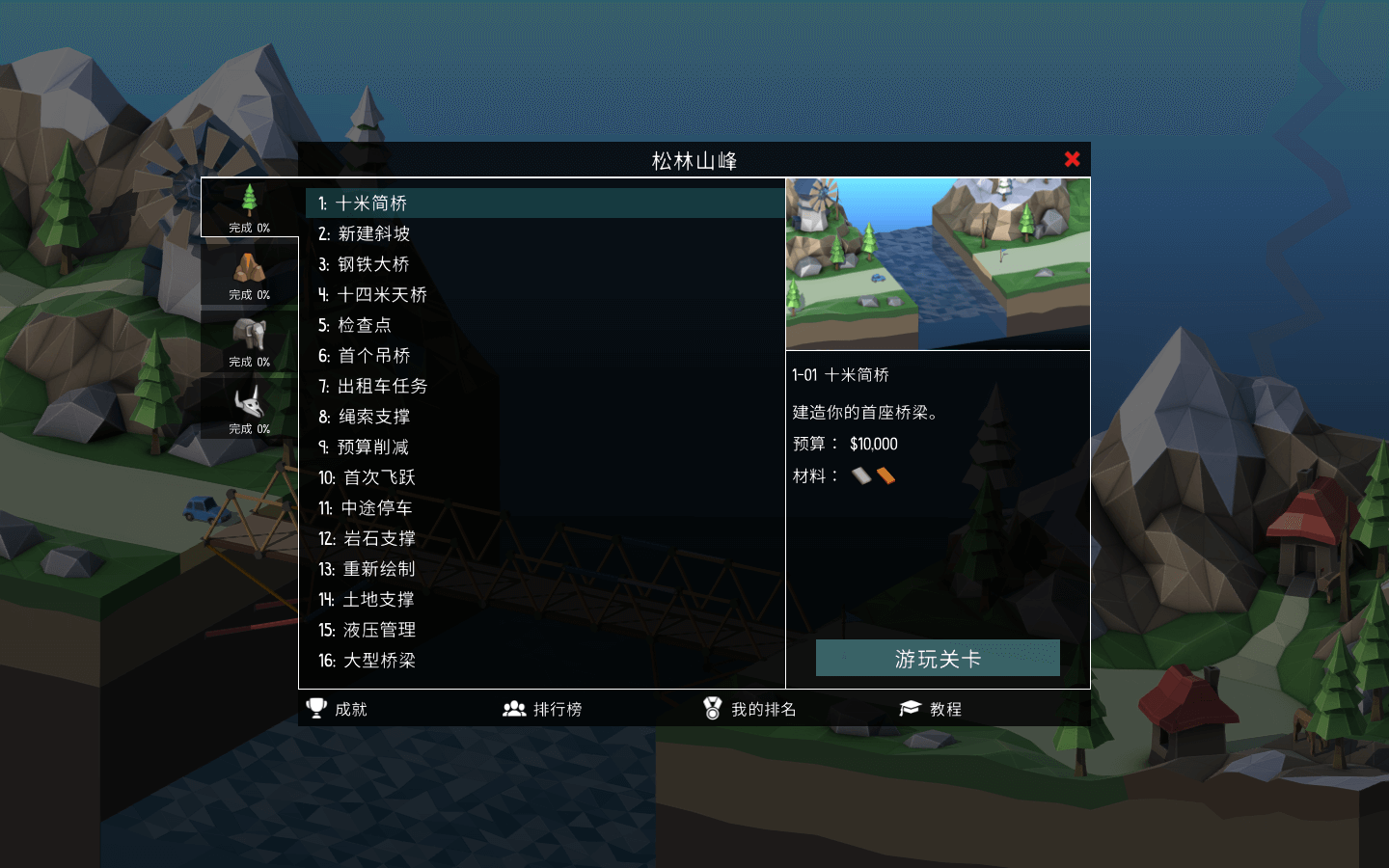Viewport: 1389px width, 868px height.
Task: Click the 游玩关卡 play level button
Action: 938,659
